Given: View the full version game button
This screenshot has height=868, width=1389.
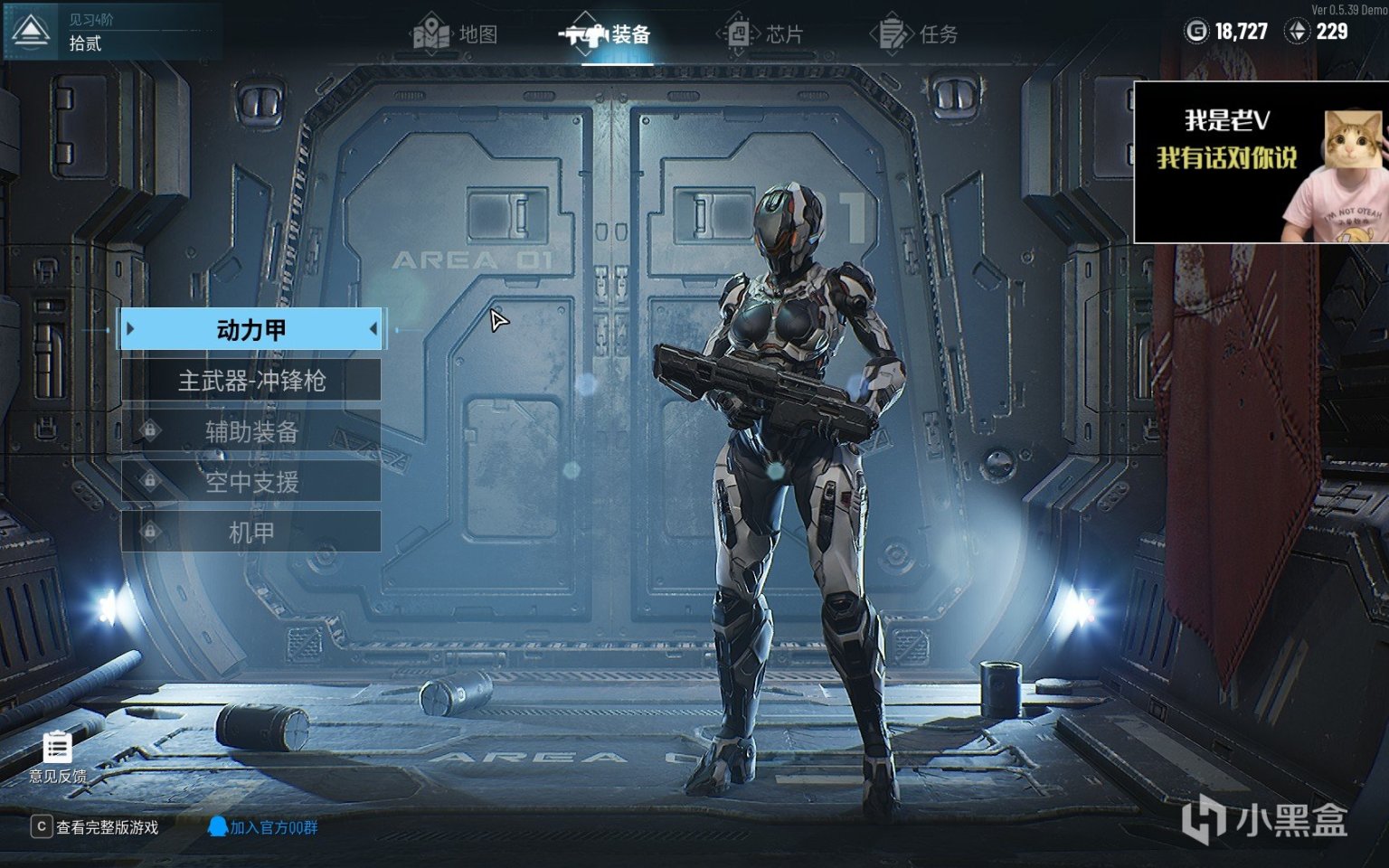Looking at the screenshot, I should point(95,827).
